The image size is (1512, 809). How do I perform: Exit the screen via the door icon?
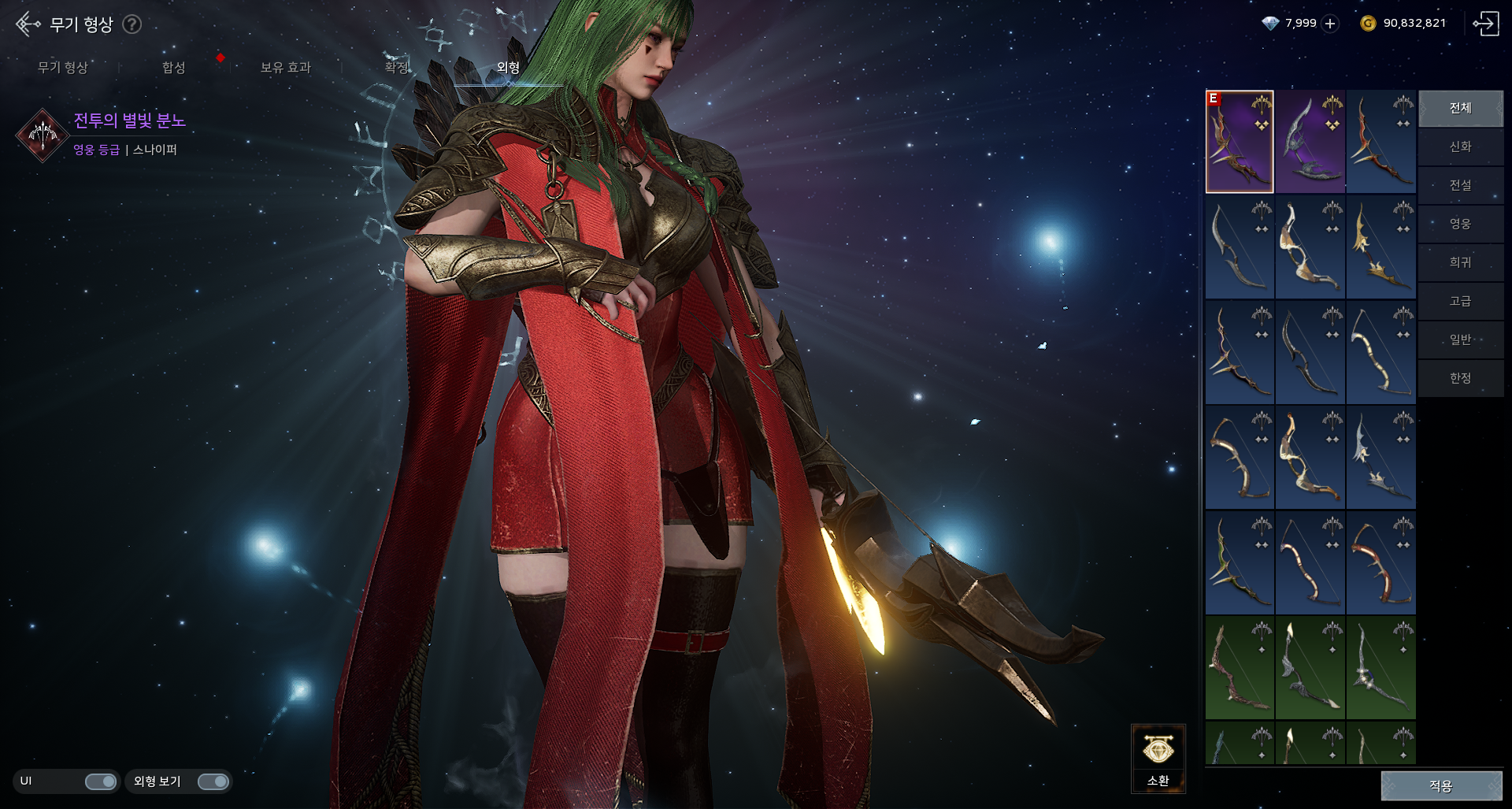click(1486, 24)
